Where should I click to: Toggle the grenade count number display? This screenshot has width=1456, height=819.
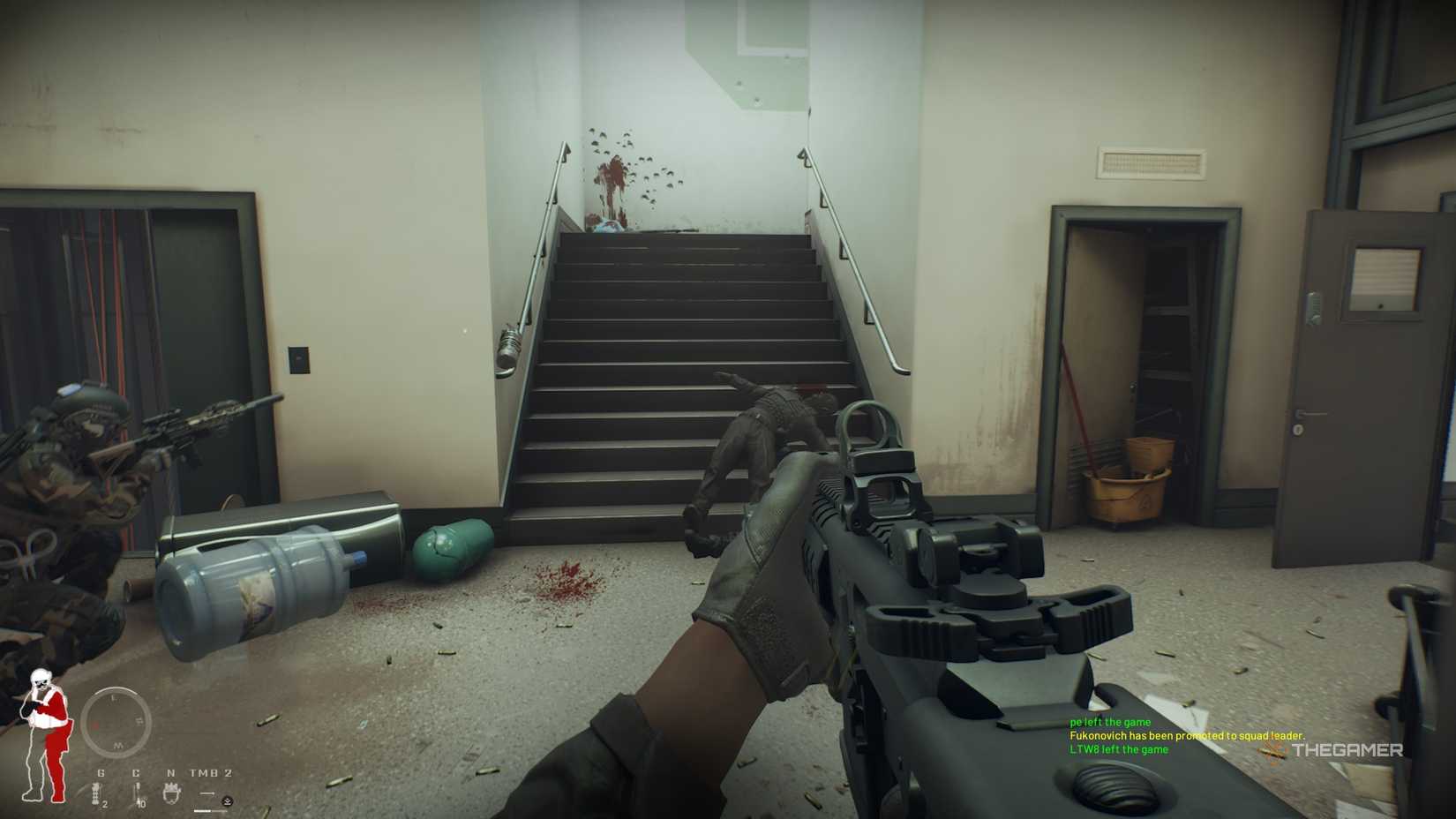(x=104, y=805)
